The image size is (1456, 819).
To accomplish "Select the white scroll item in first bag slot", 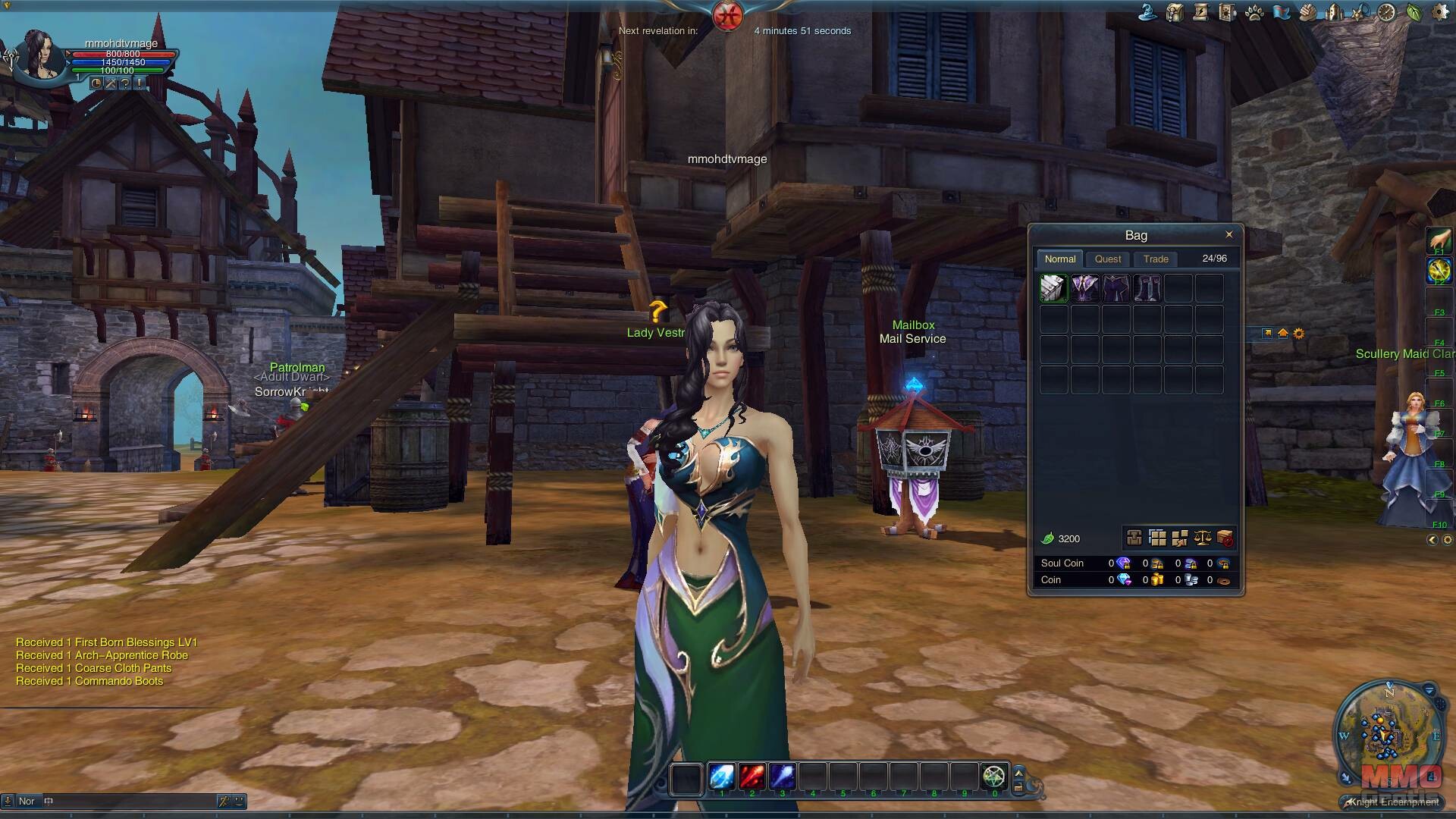I will pos(1053,289).
